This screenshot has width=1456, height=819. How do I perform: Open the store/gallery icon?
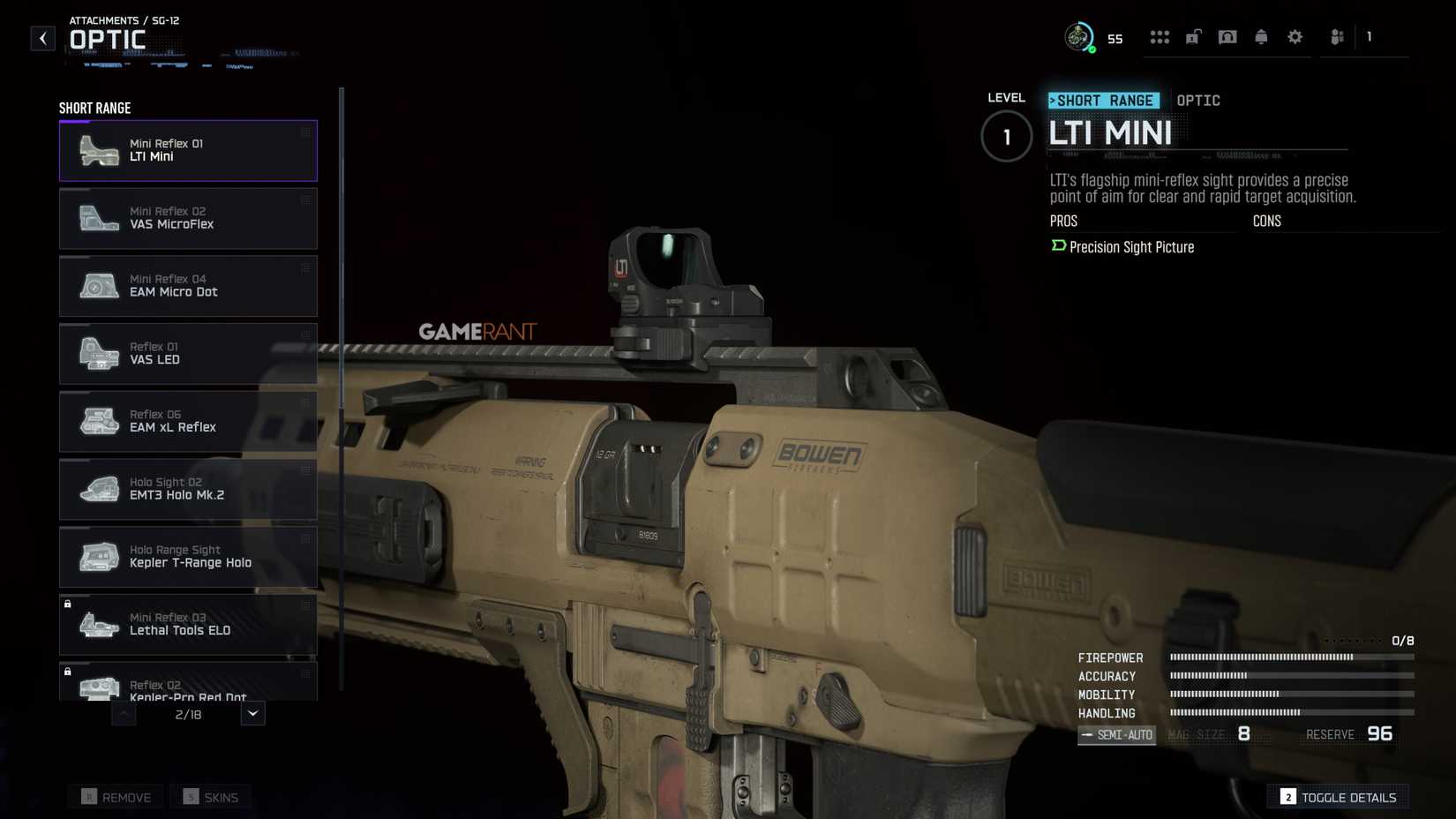point(1227,37)
